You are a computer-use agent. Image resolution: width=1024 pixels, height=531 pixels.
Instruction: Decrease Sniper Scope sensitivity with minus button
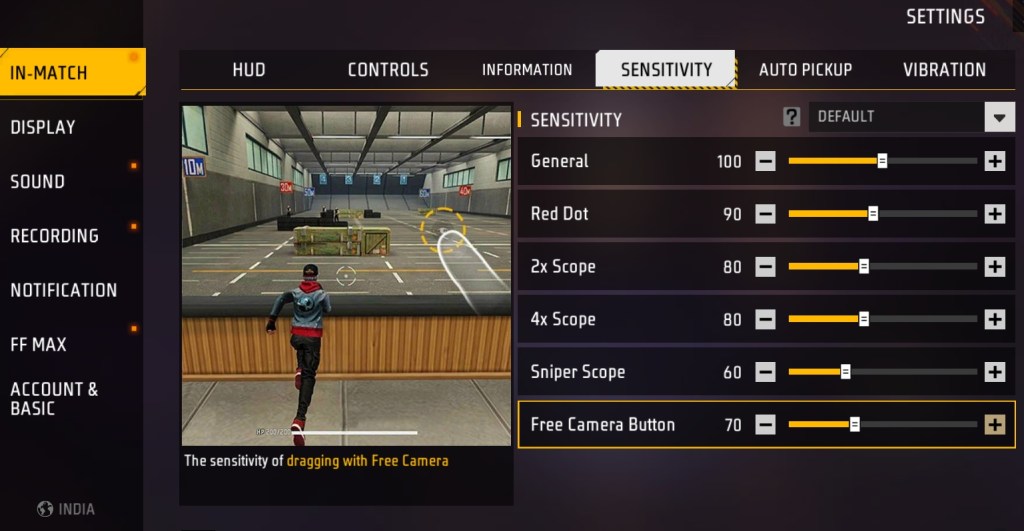click(765, 372)
